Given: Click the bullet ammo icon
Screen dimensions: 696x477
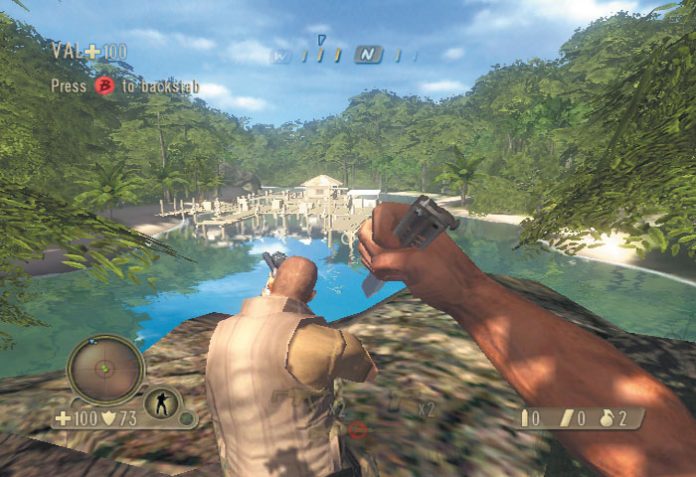Looking at the screenshot, I should point(525,418).
